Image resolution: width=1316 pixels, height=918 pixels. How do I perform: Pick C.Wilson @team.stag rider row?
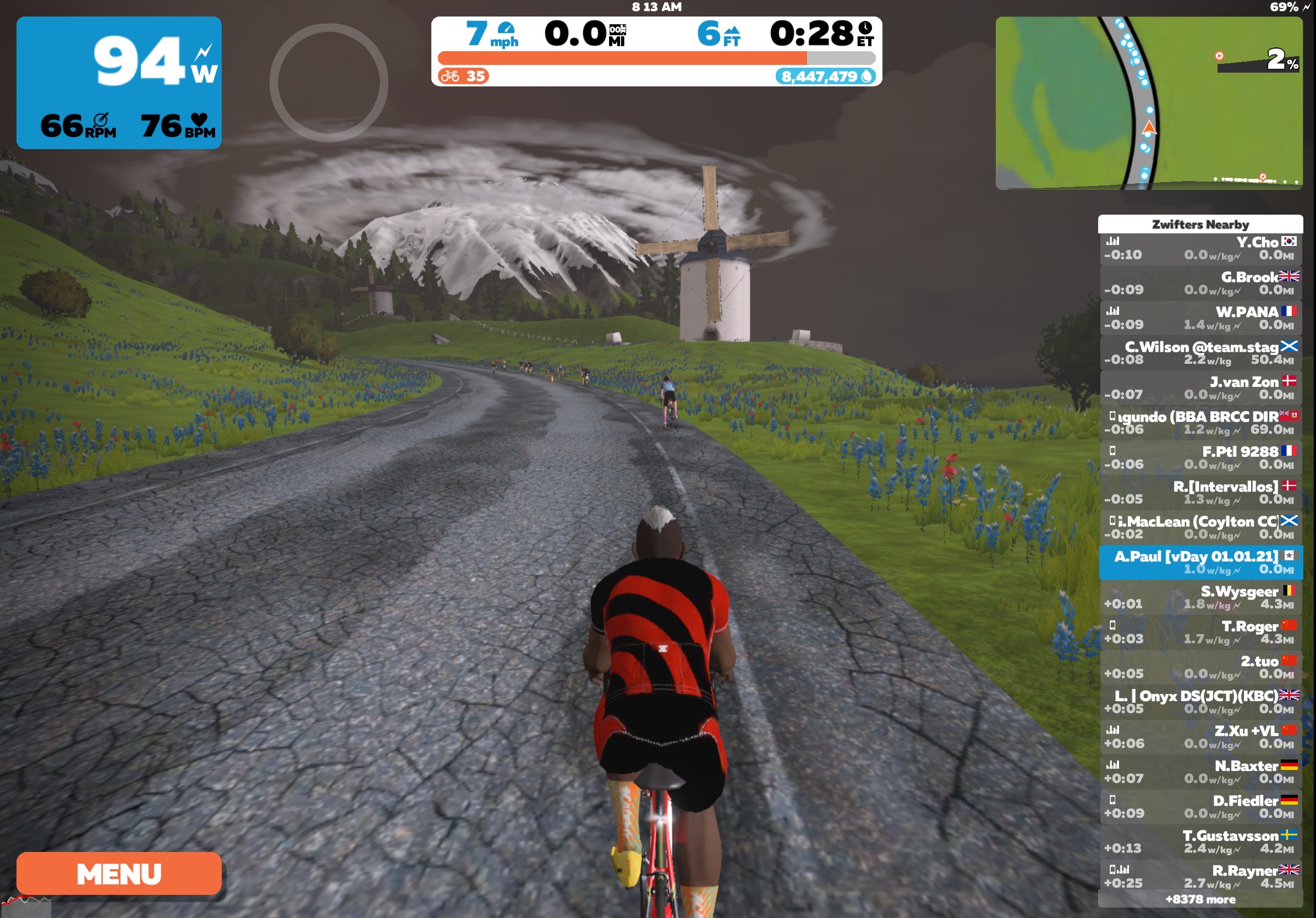[1200, 353]
